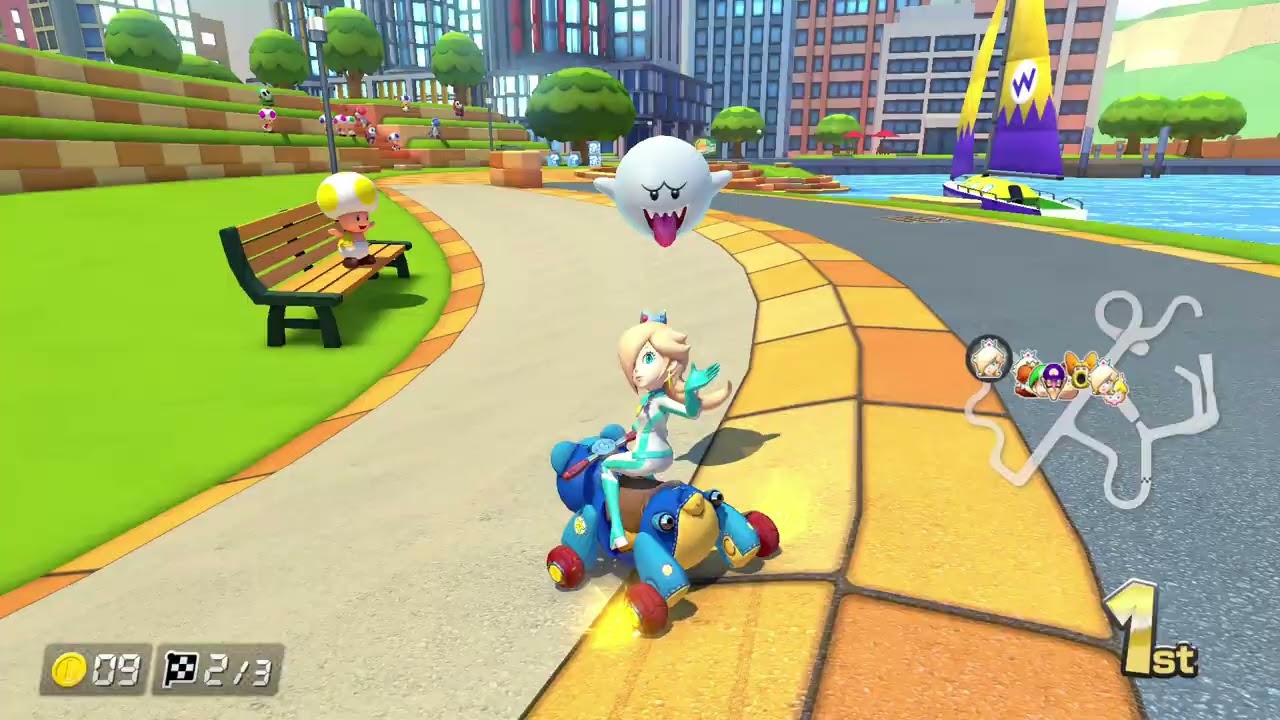Select Rosalina's circled marker on the minimap
Viewport: 1280px width, 720px height.
pos(989,359)
